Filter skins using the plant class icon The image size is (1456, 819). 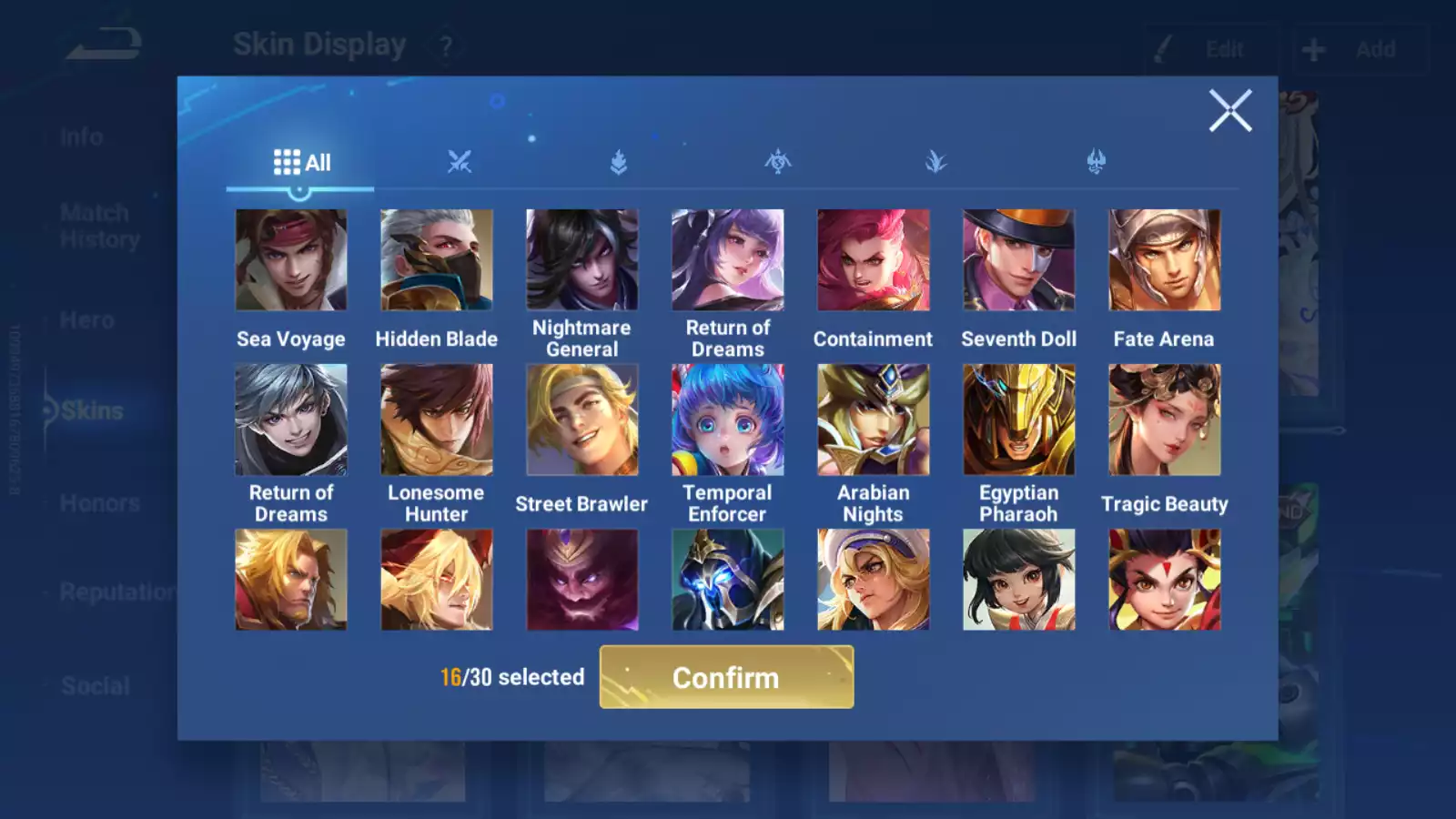tap(937, 159)
